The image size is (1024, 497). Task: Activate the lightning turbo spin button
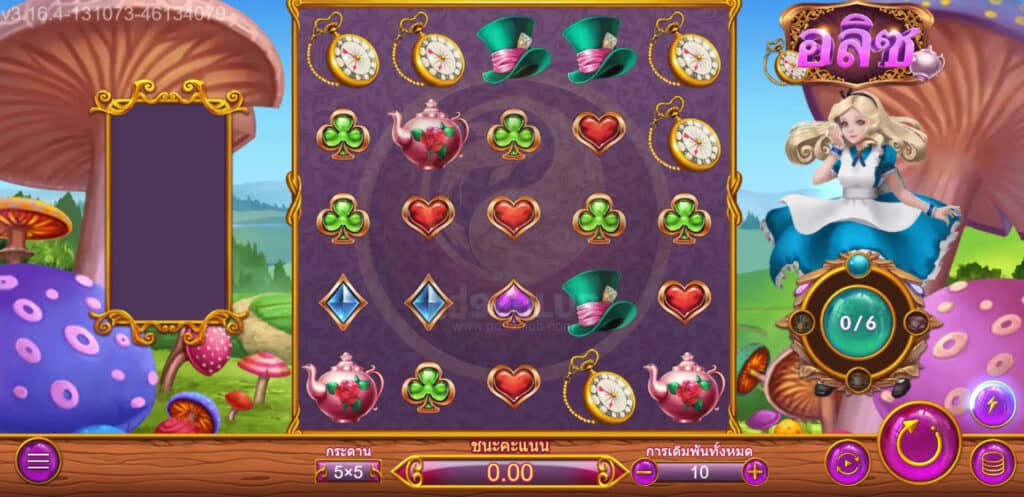coord(991,402)
